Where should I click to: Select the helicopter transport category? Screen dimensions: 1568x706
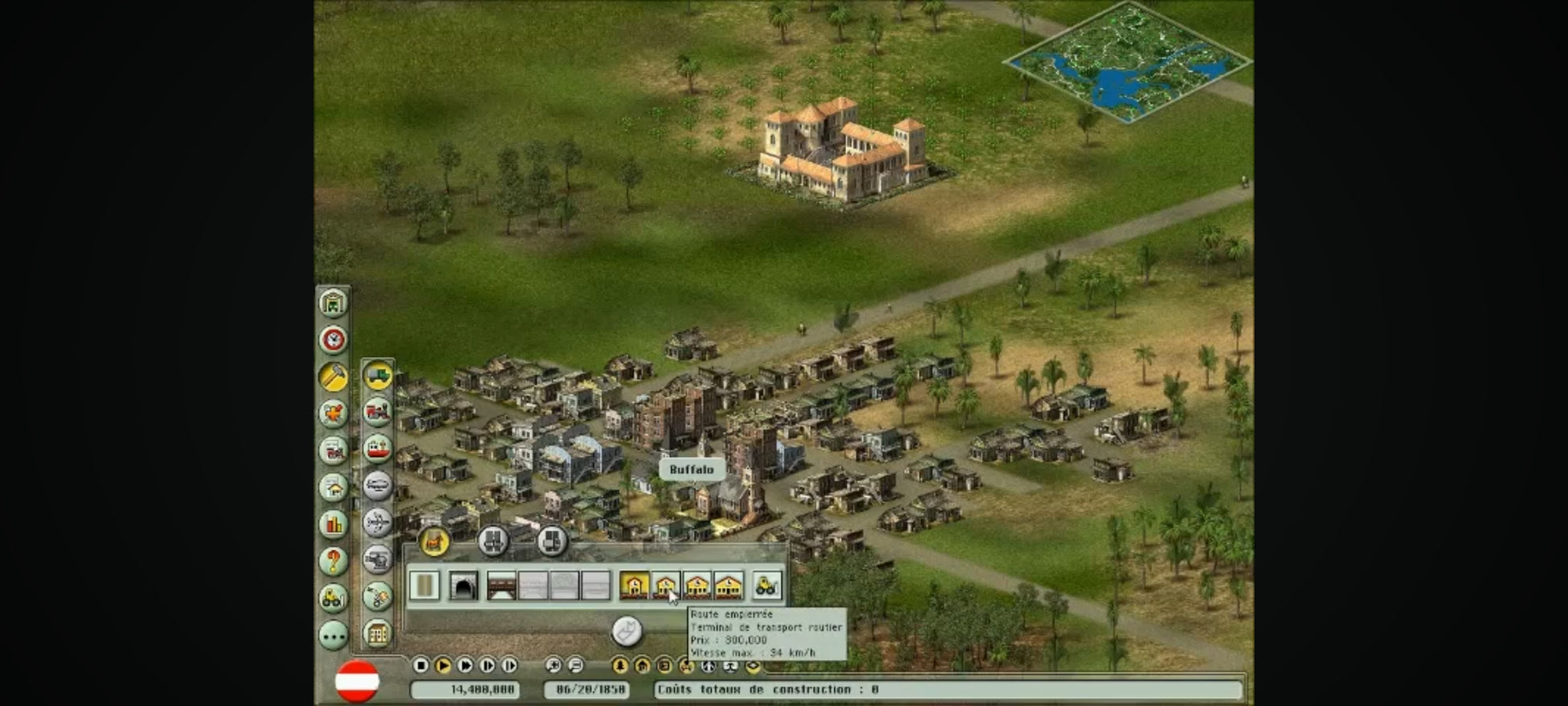point(377,559)
